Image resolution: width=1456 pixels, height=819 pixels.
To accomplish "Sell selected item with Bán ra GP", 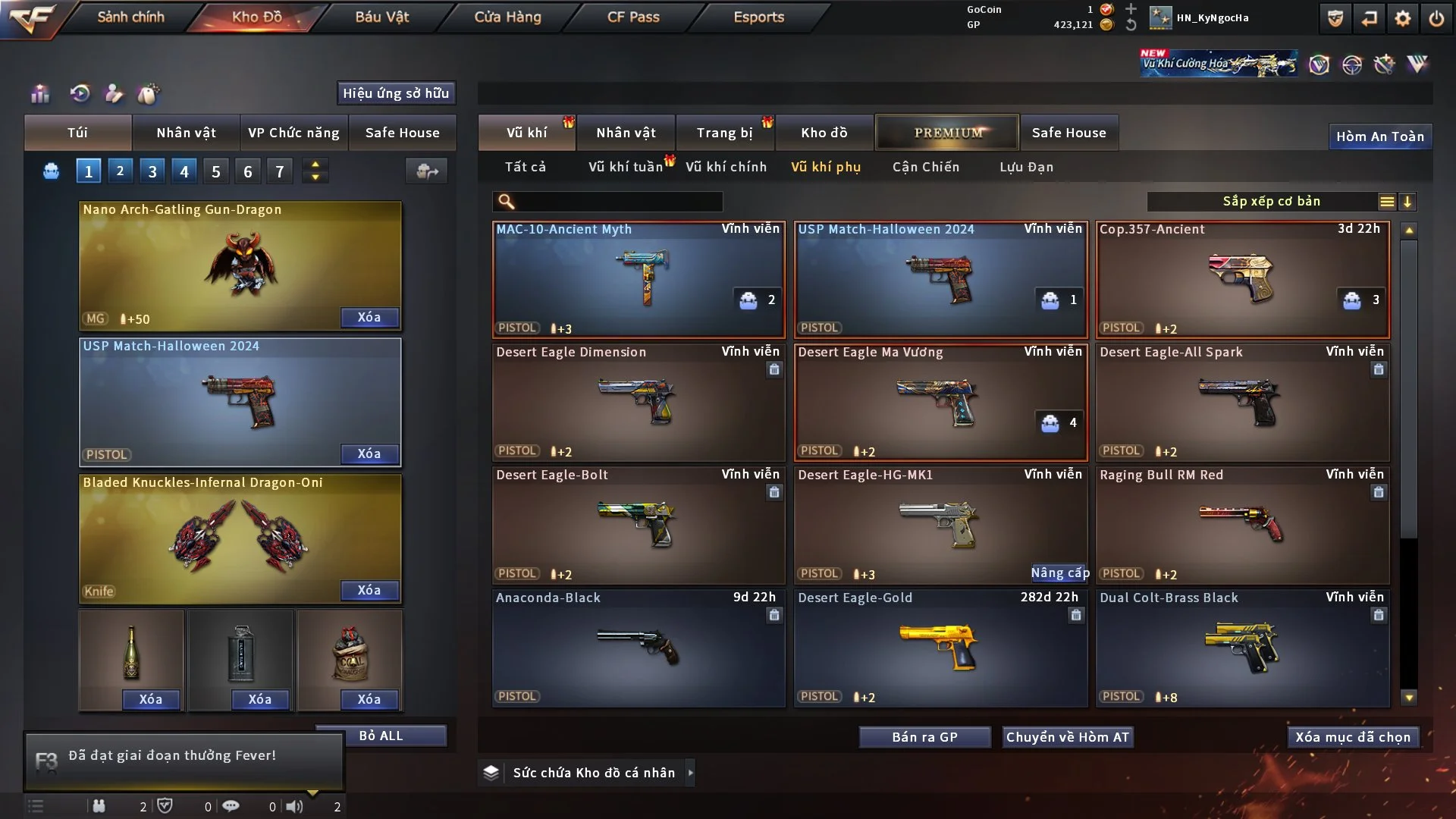I will 924,737.
